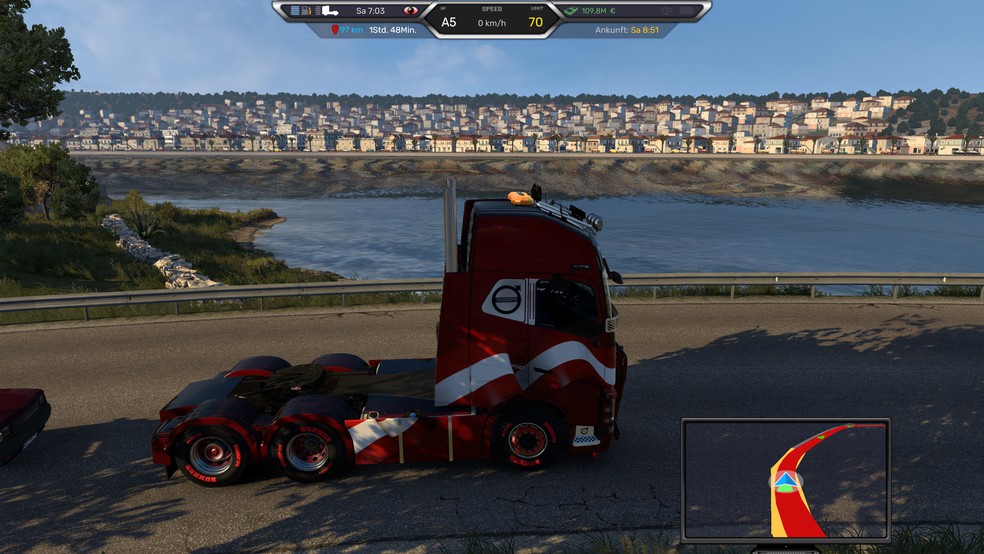Click the green money icon

pos(572,11)
